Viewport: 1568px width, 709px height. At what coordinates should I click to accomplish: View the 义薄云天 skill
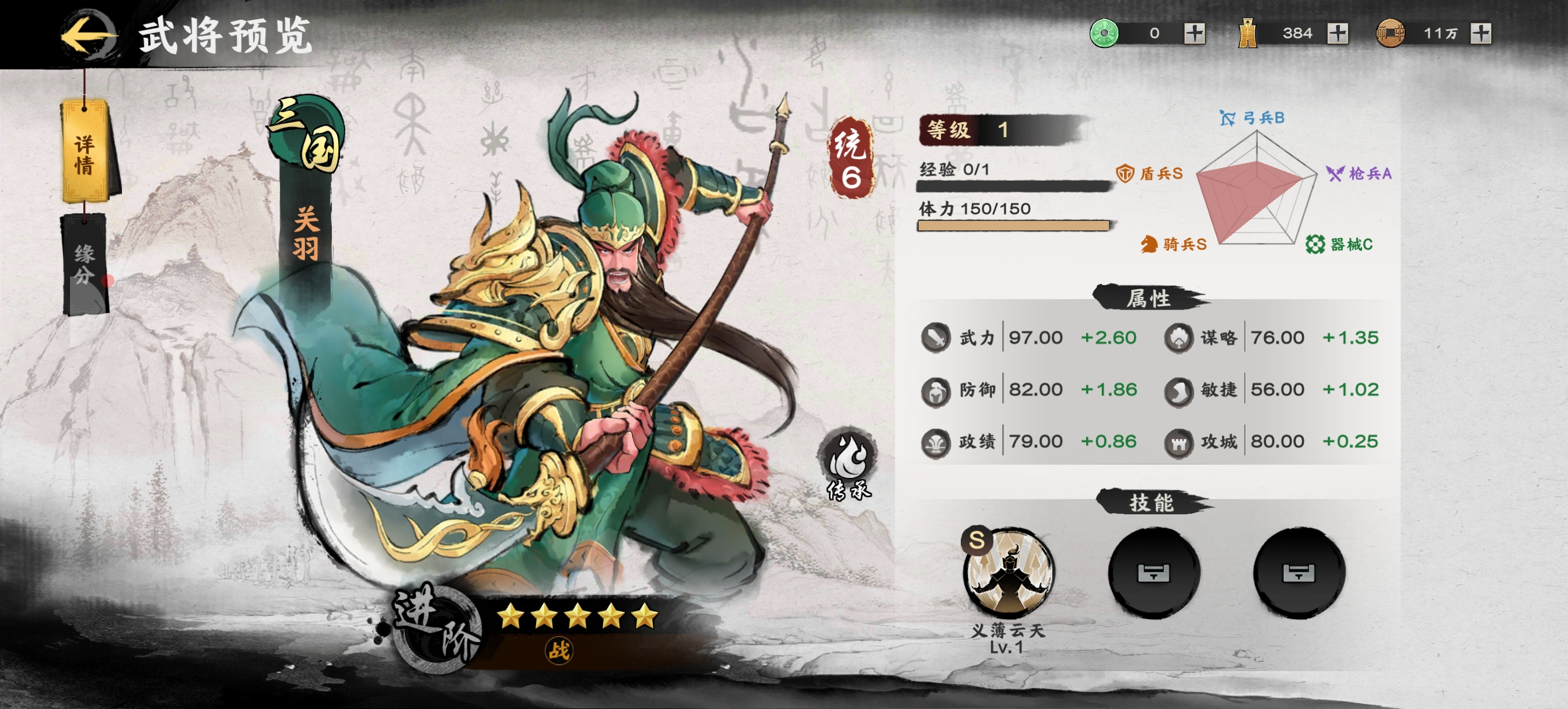pyautogui.click(x=1008, y=573)
